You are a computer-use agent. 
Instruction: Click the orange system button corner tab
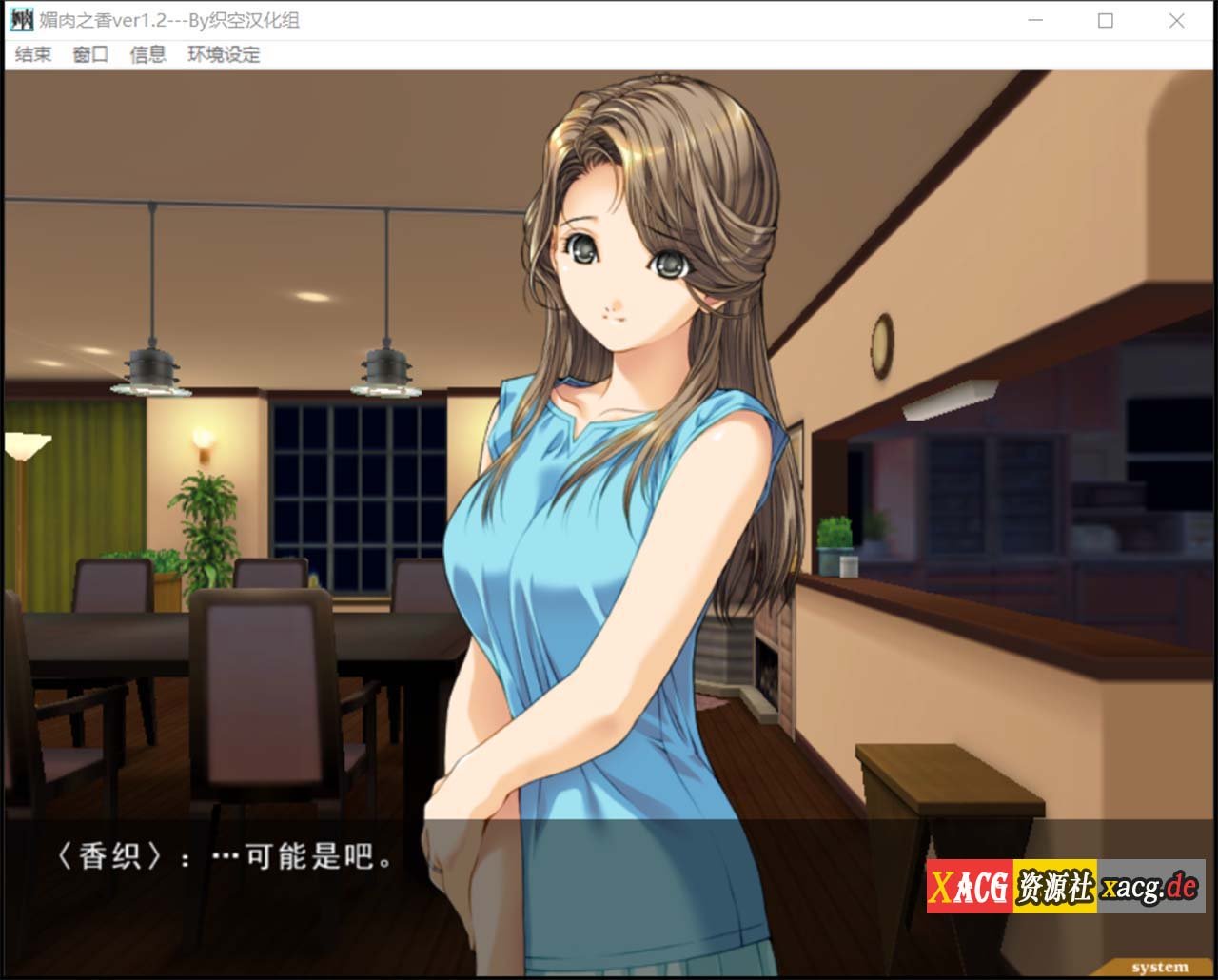tap(1162, 966)
